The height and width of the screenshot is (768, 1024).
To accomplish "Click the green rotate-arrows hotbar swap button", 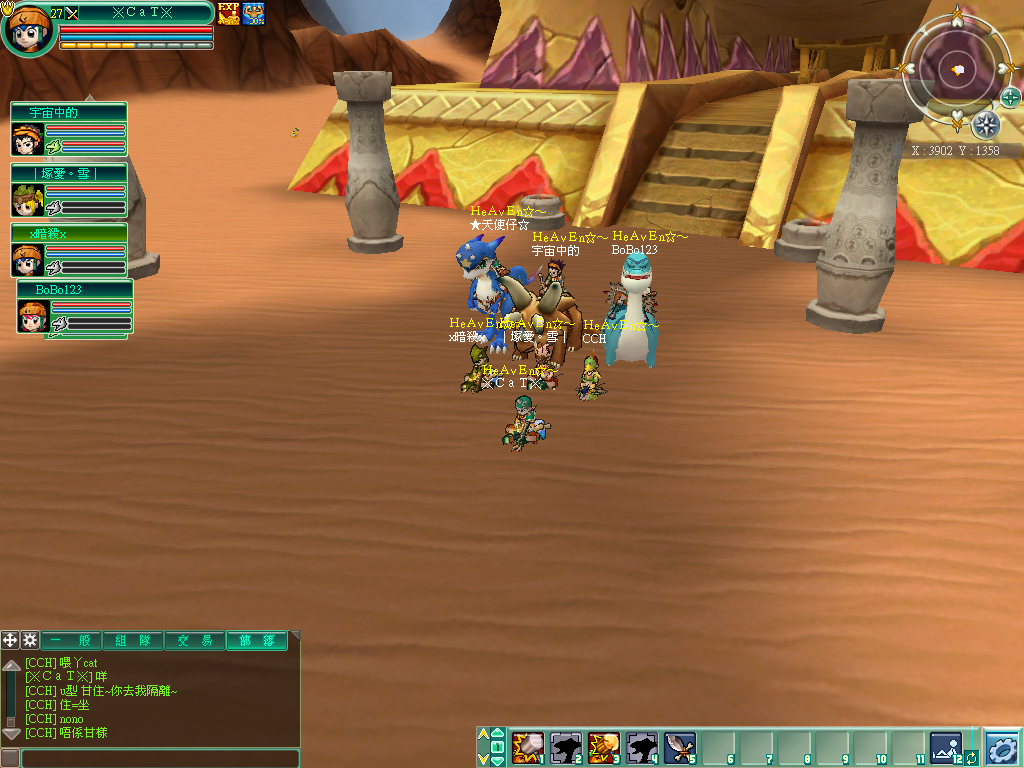I will click(971, 757).
